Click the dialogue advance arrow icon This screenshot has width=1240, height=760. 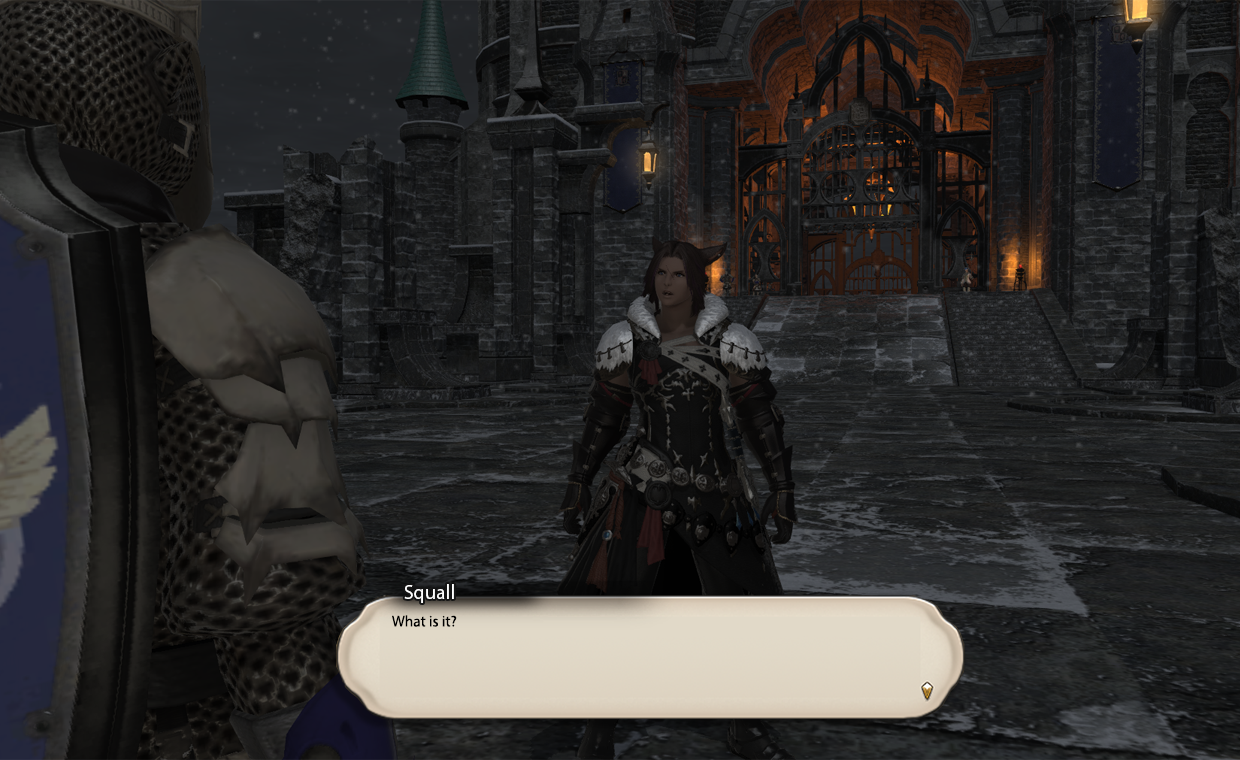click(x=927, y=690)
